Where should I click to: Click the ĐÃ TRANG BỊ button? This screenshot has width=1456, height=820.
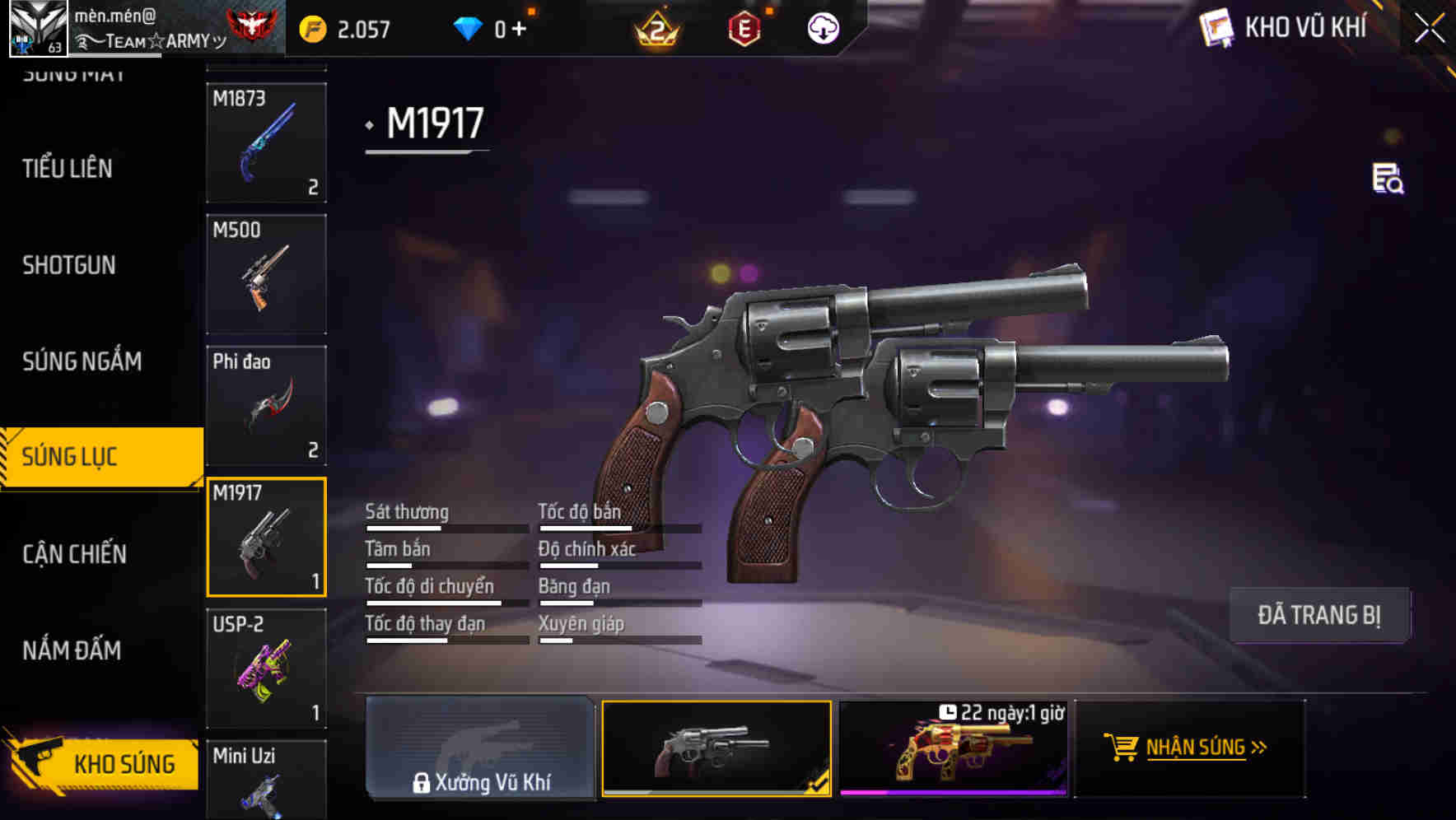[1319, 615]
